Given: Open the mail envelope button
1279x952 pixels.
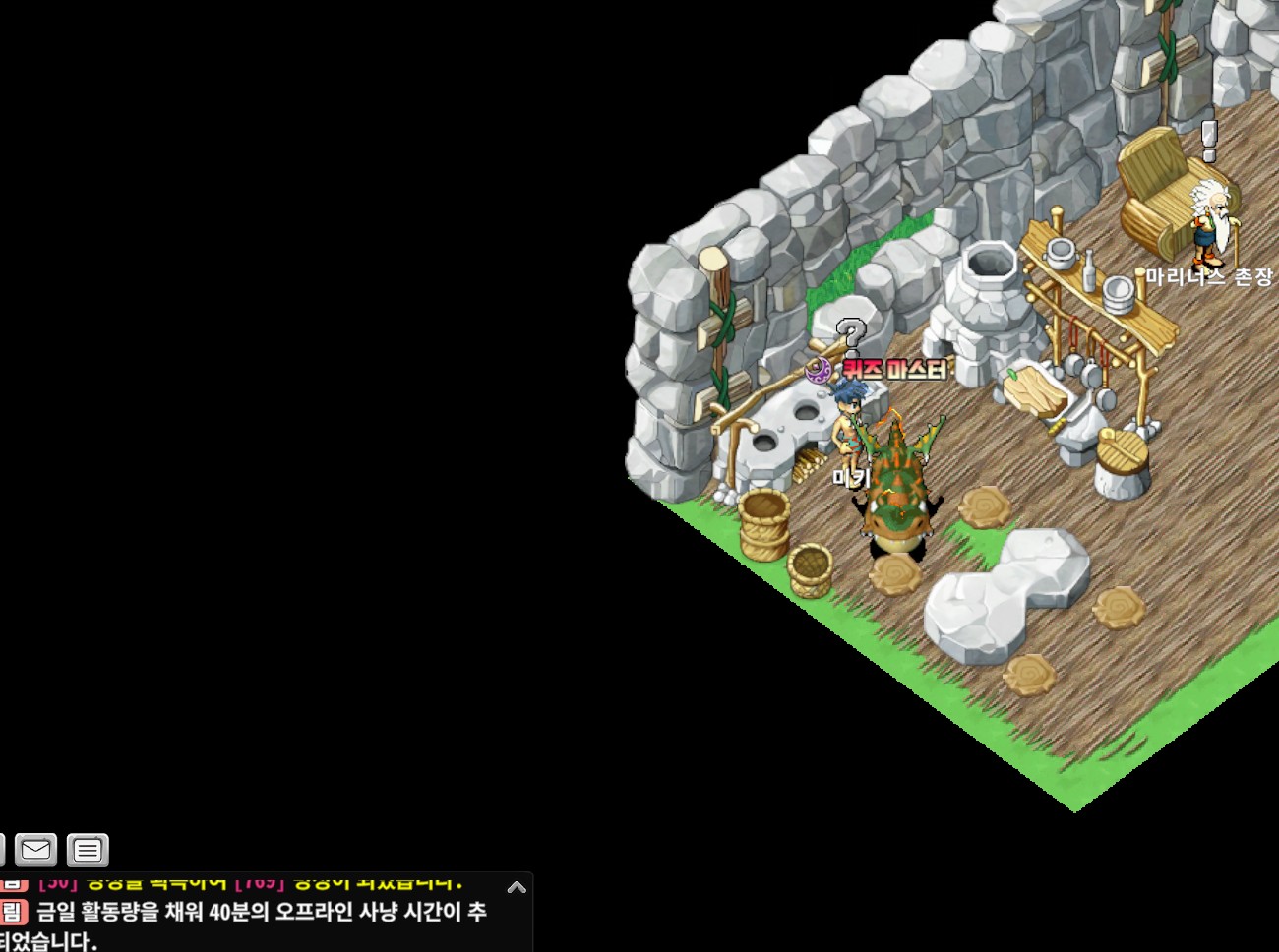Looking at the screenshot, I should [x=35, y=850].
